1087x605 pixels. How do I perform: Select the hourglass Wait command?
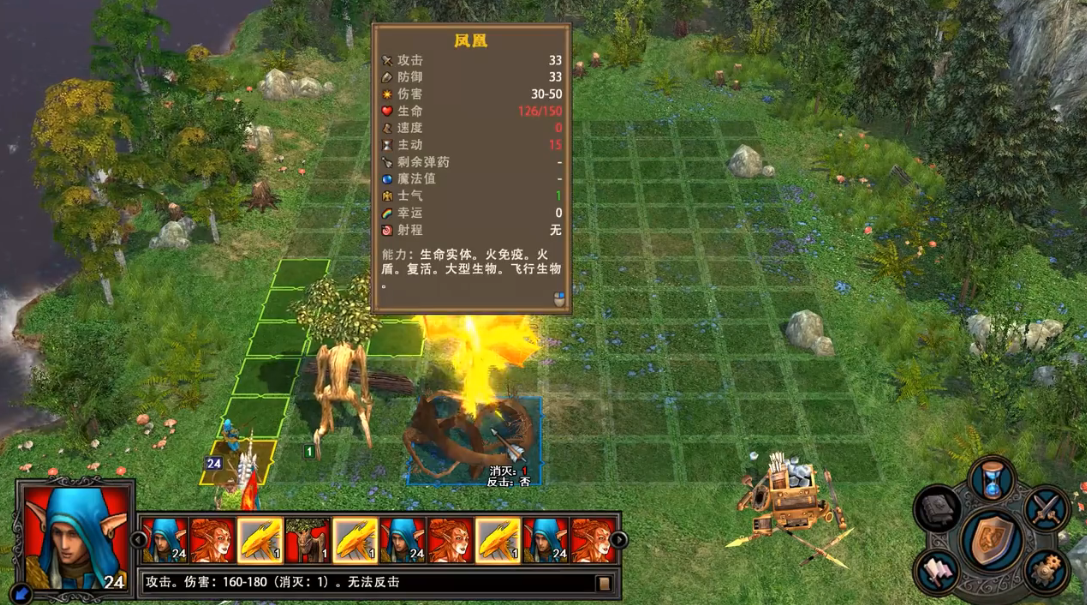[x=992, y=480]
